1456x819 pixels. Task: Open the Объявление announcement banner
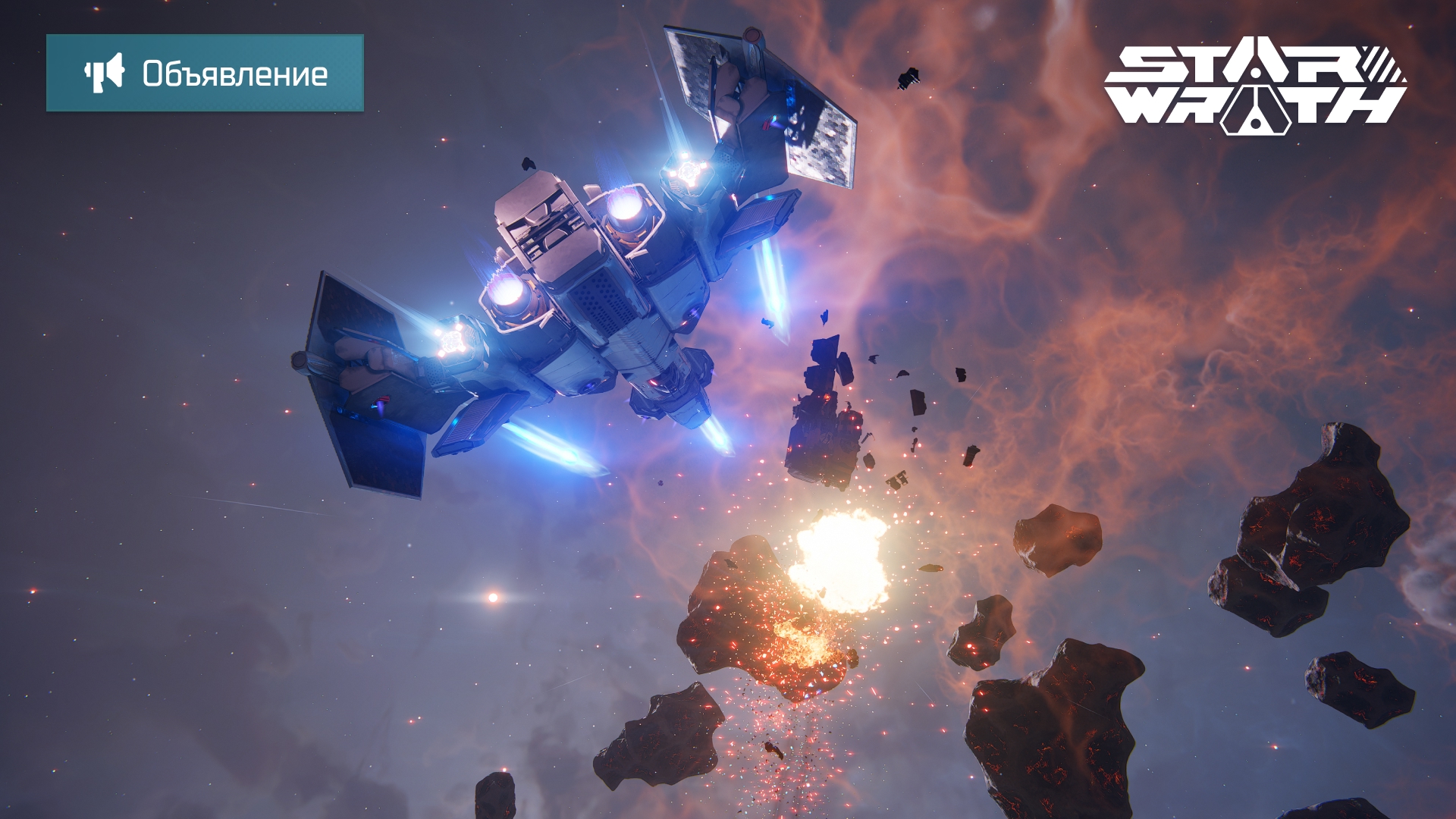205,73
